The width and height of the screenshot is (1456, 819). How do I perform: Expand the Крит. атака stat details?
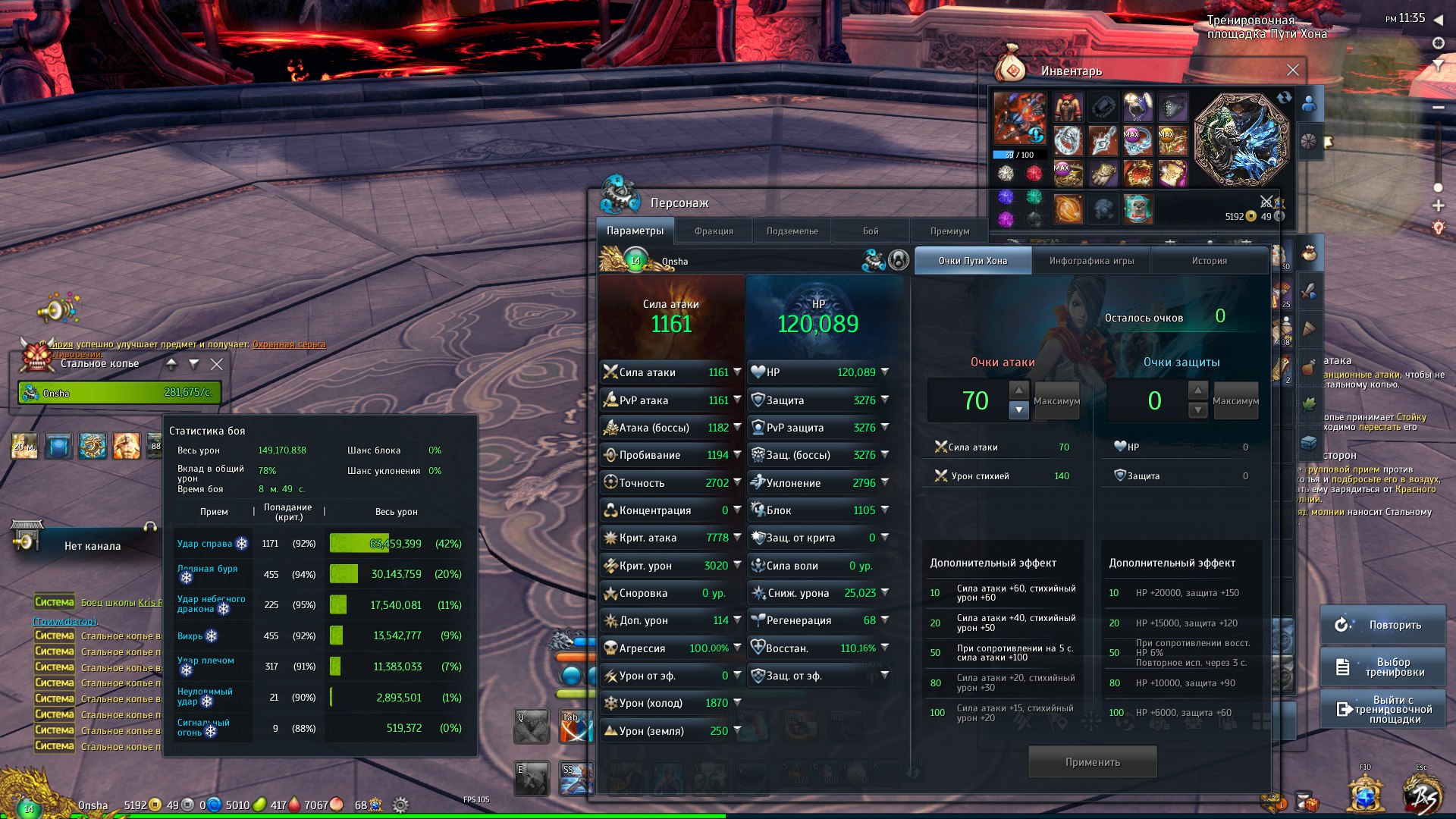point(737,538)
